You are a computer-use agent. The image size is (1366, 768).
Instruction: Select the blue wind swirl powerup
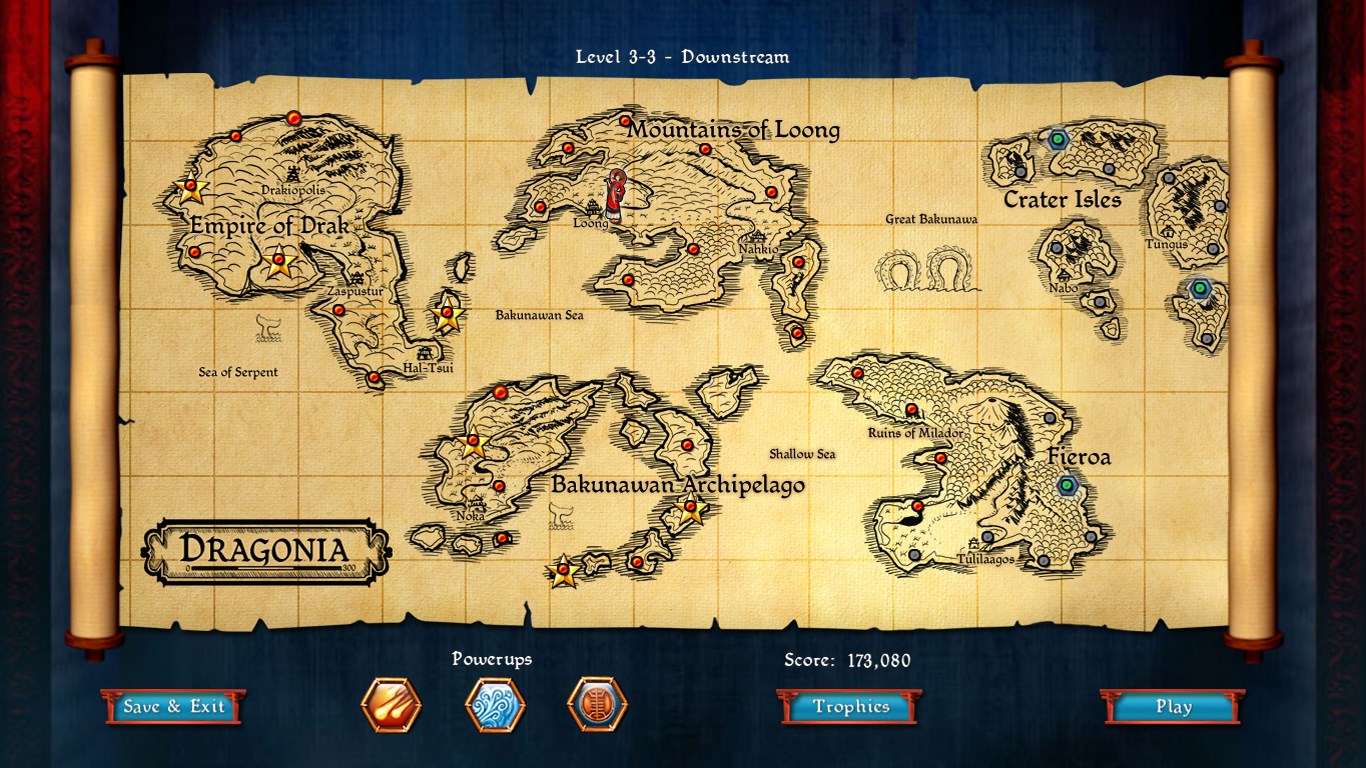[x=496, y=705]
